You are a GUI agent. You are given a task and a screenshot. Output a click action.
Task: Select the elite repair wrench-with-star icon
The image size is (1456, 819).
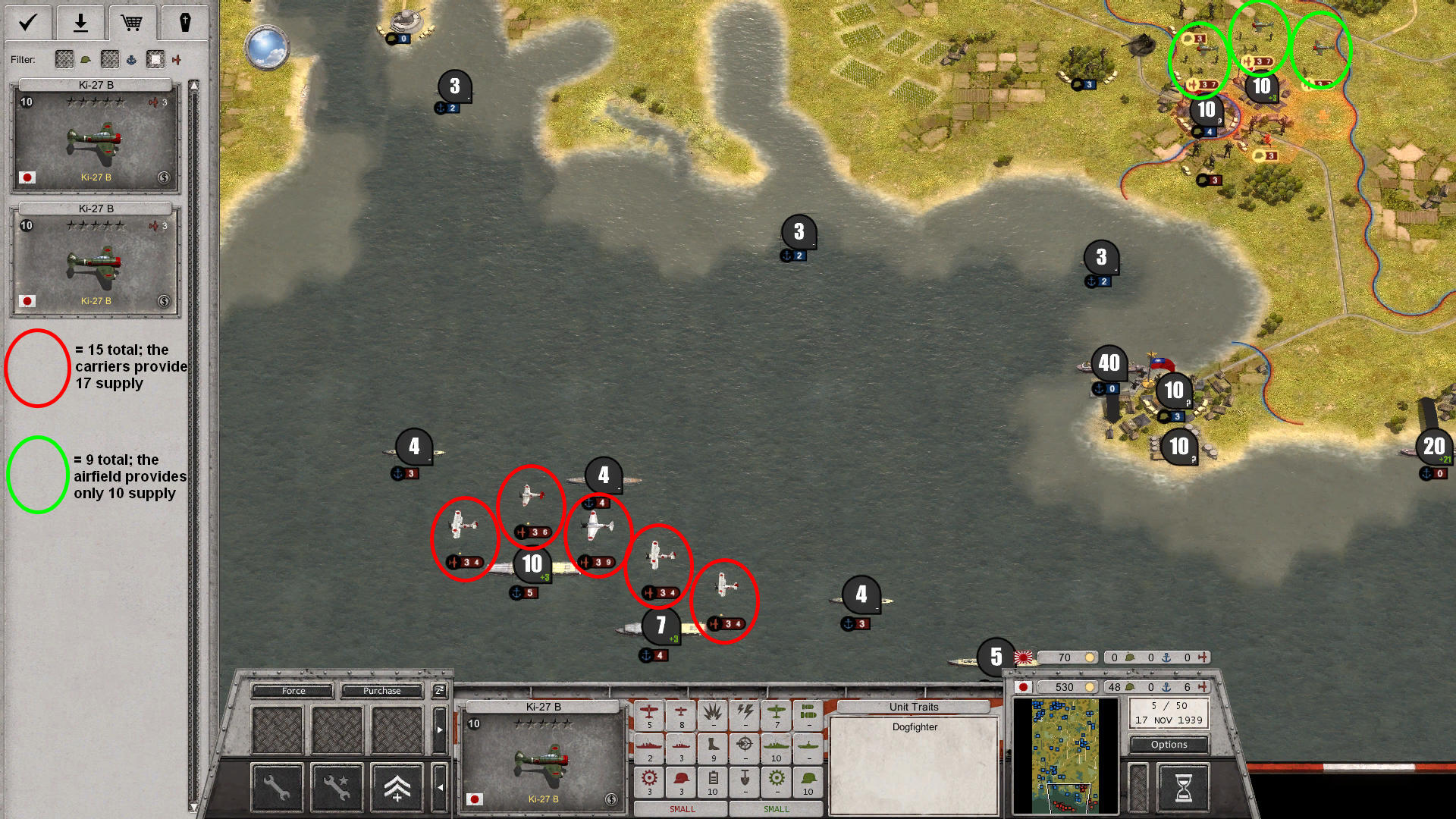coord(337,787)
